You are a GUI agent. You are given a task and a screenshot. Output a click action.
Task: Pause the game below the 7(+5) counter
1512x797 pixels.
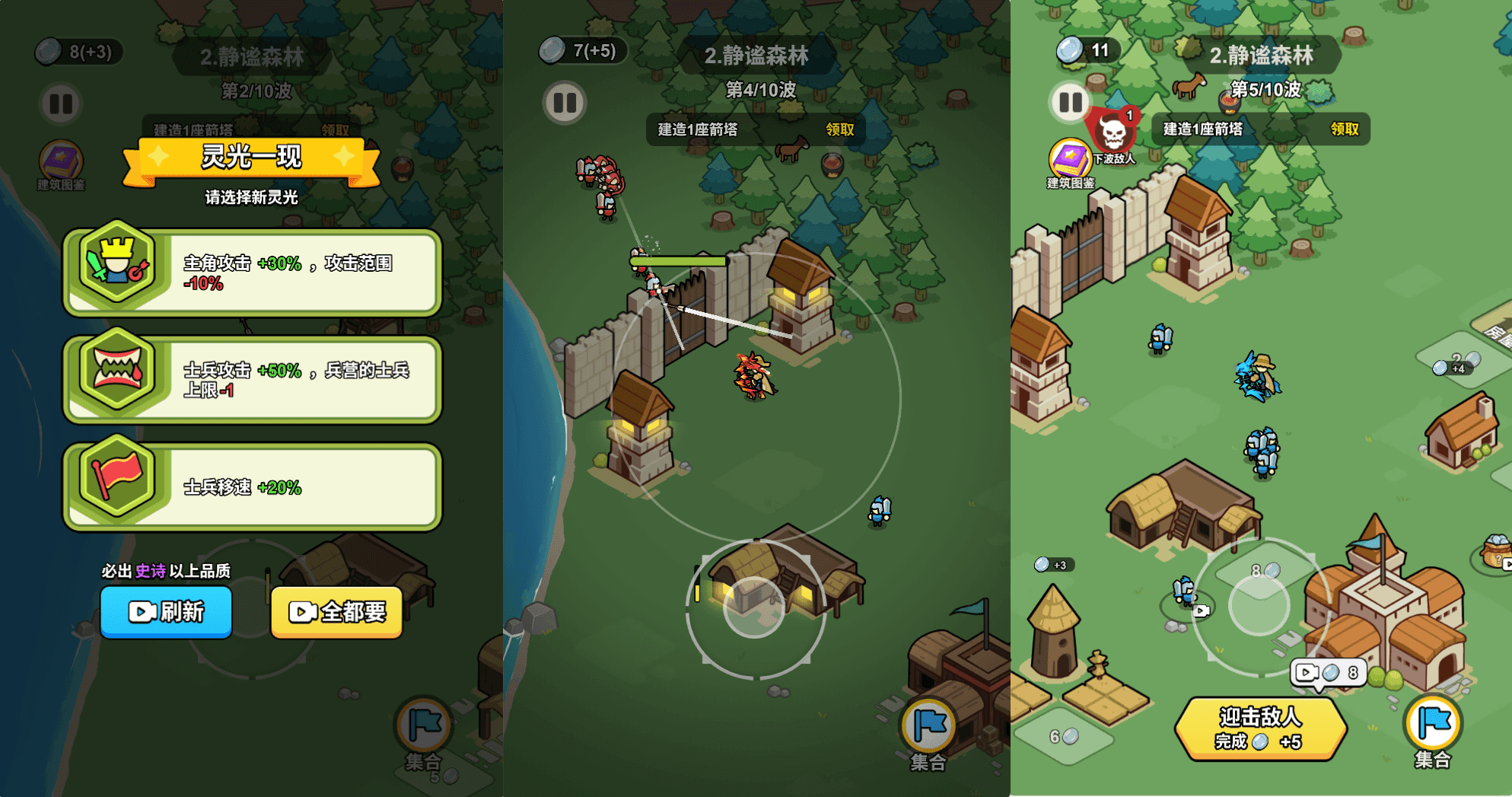(x=565, y=102)
